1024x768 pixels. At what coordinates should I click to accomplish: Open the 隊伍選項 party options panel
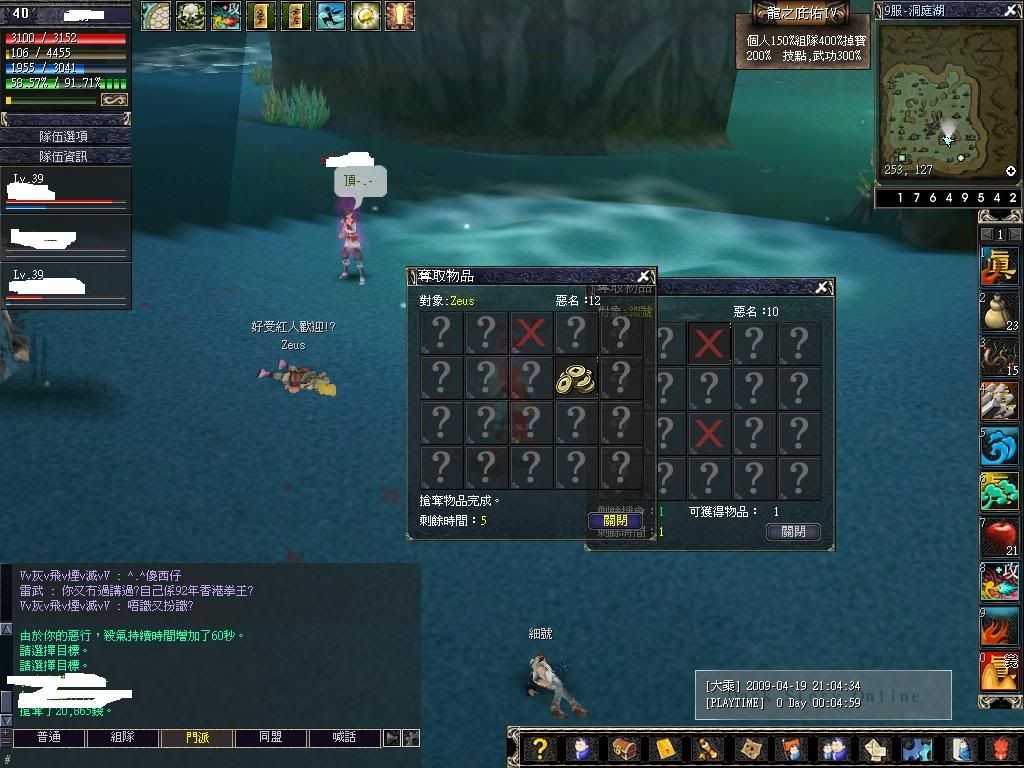(x=65, y=136)
